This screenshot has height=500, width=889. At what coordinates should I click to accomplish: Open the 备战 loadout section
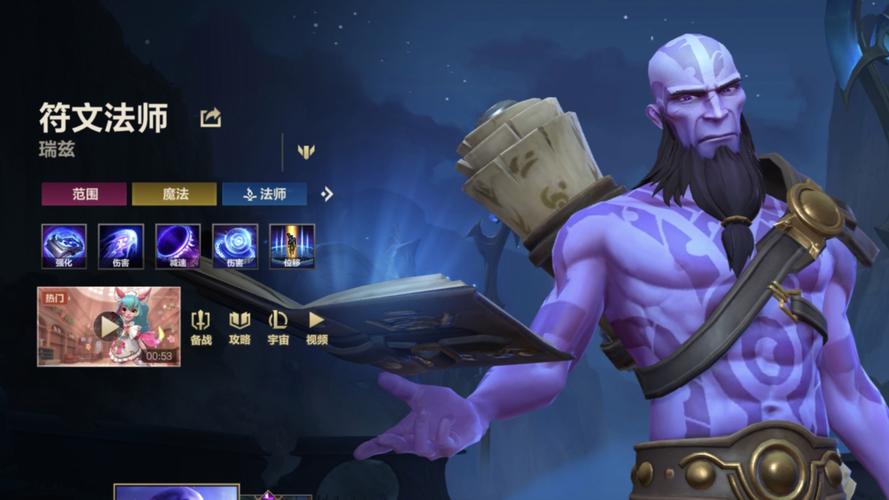(x=201, y=327)
